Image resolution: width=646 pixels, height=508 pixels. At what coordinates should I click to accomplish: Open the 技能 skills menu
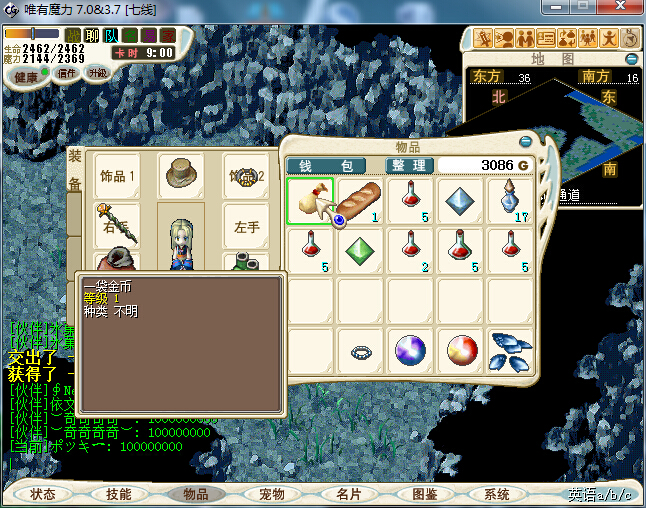119,494
